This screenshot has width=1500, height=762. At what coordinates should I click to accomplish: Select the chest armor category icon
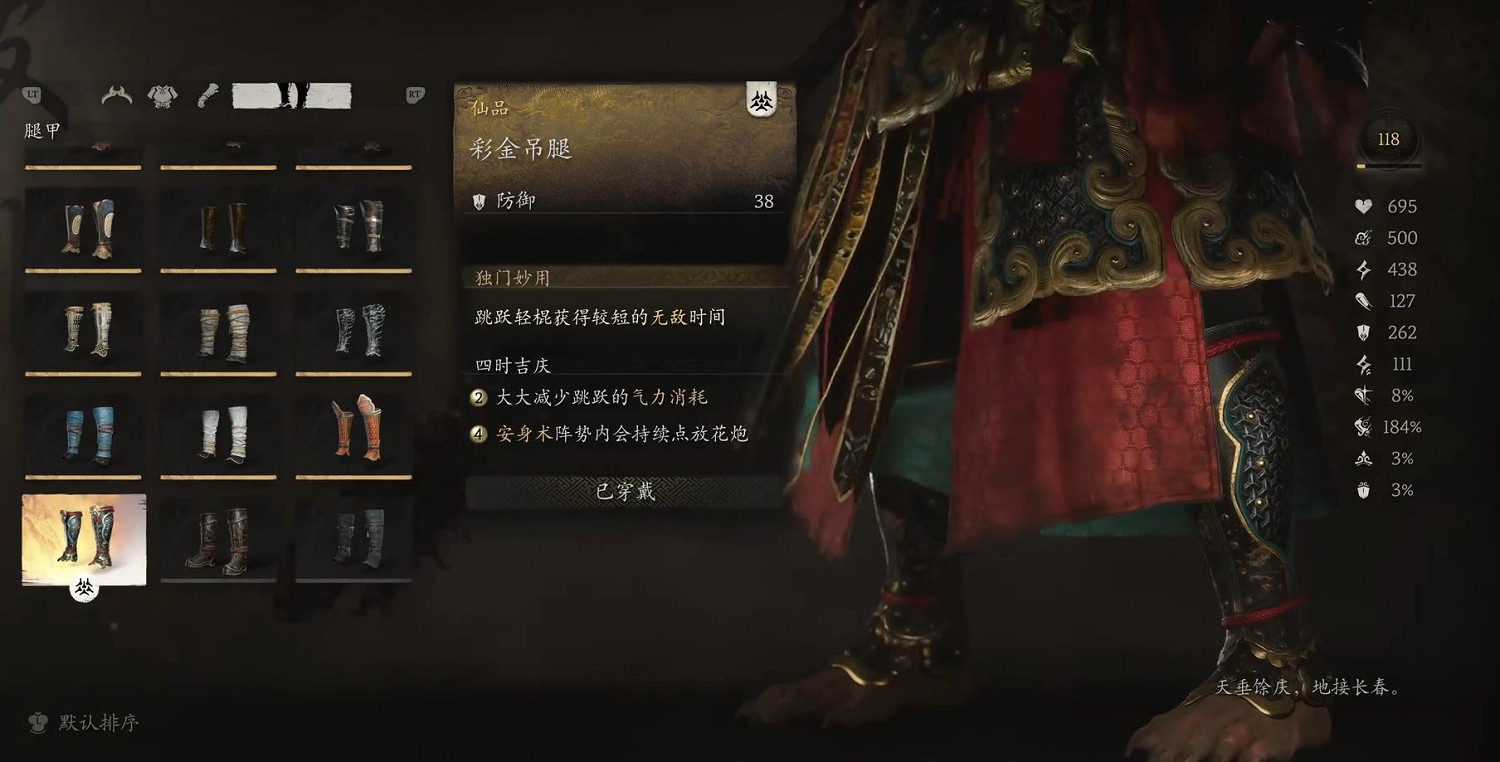pos(162,97)
